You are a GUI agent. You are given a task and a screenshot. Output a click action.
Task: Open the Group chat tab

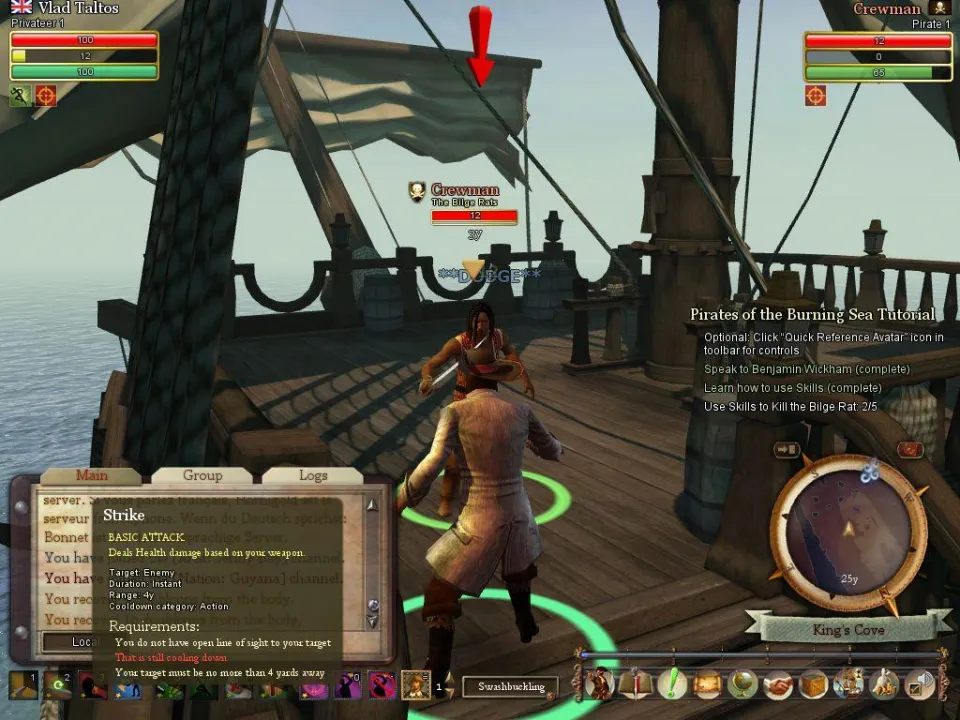202,475
